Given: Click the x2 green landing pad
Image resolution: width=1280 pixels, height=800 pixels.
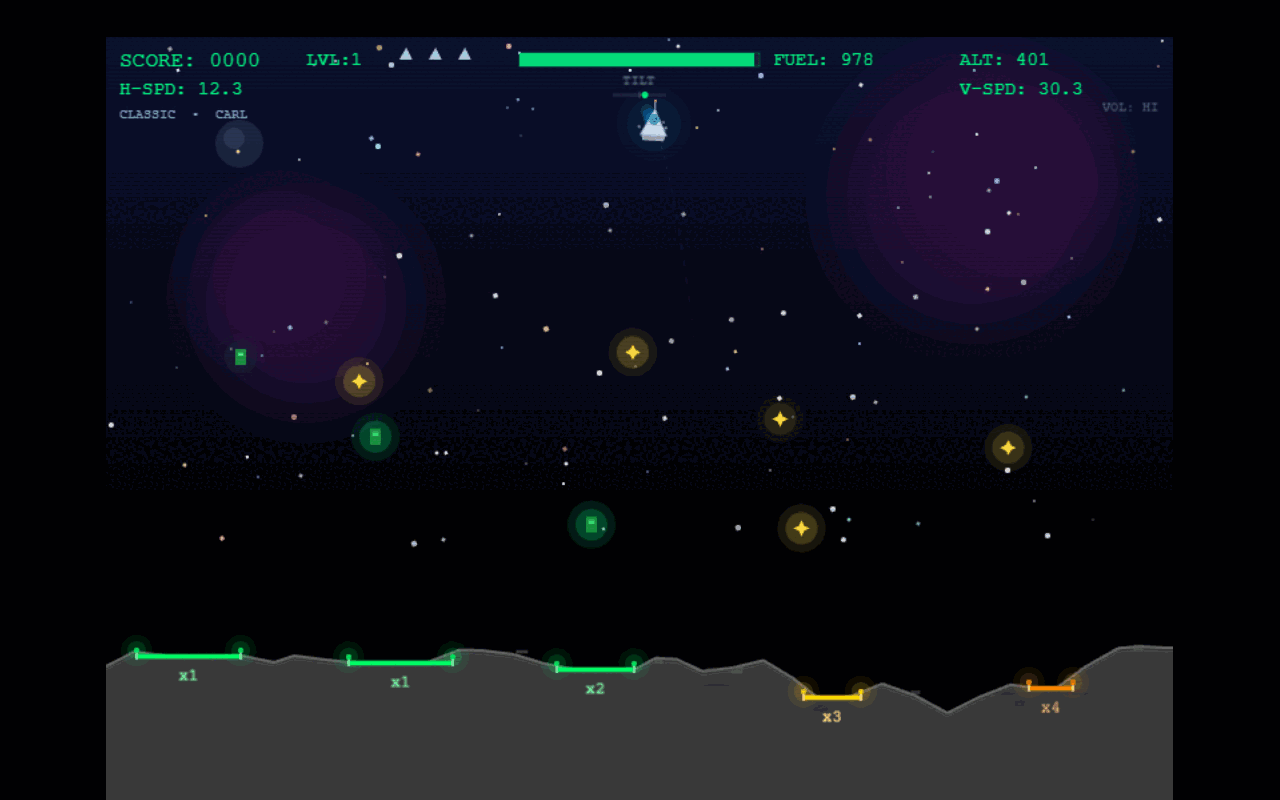Looking at the screenshot, I should (596, 668).
